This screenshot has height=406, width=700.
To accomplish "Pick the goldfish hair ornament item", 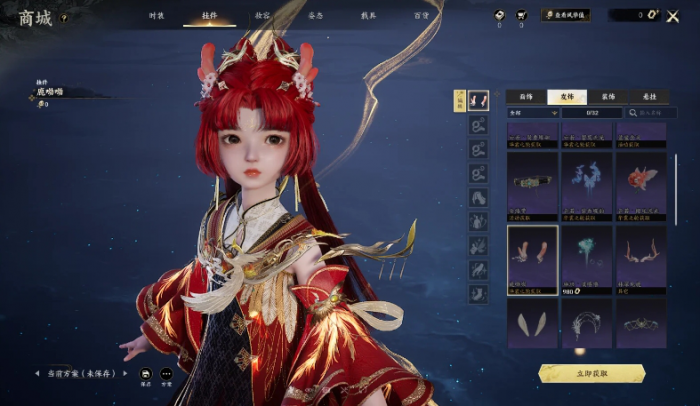I will 640,184.
